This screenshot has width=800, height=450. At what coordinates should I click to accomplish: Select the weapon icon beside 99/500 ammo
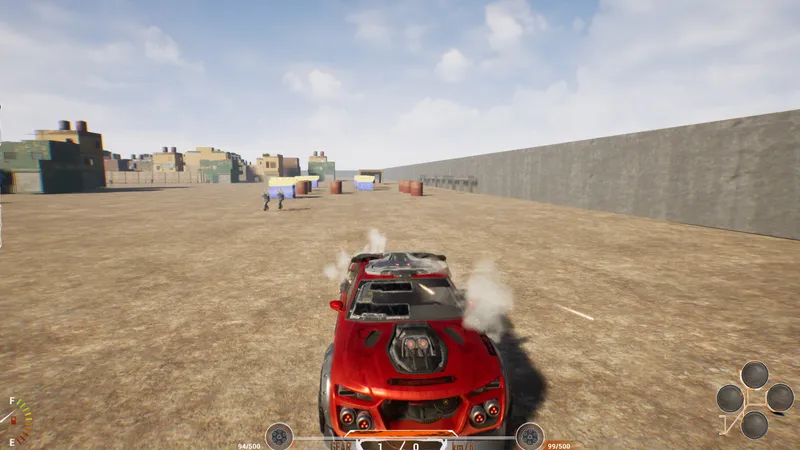pos(530,436)
